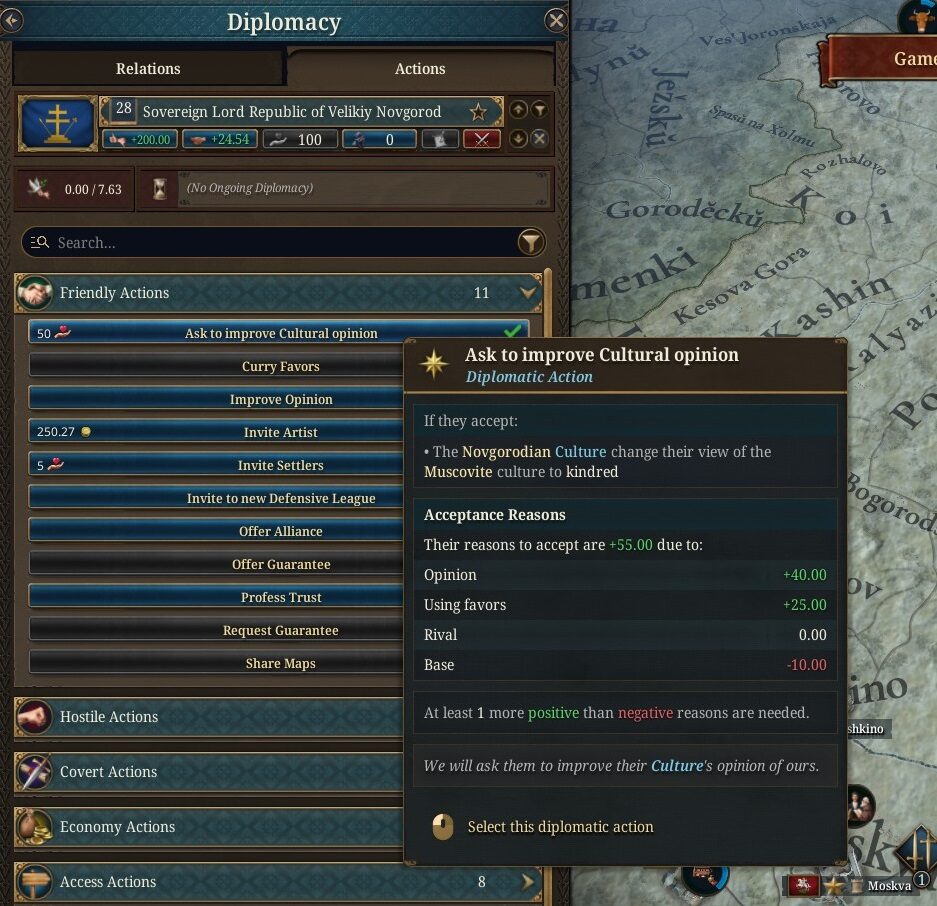Close the Diplomacy panel

(x=556, y=21)
